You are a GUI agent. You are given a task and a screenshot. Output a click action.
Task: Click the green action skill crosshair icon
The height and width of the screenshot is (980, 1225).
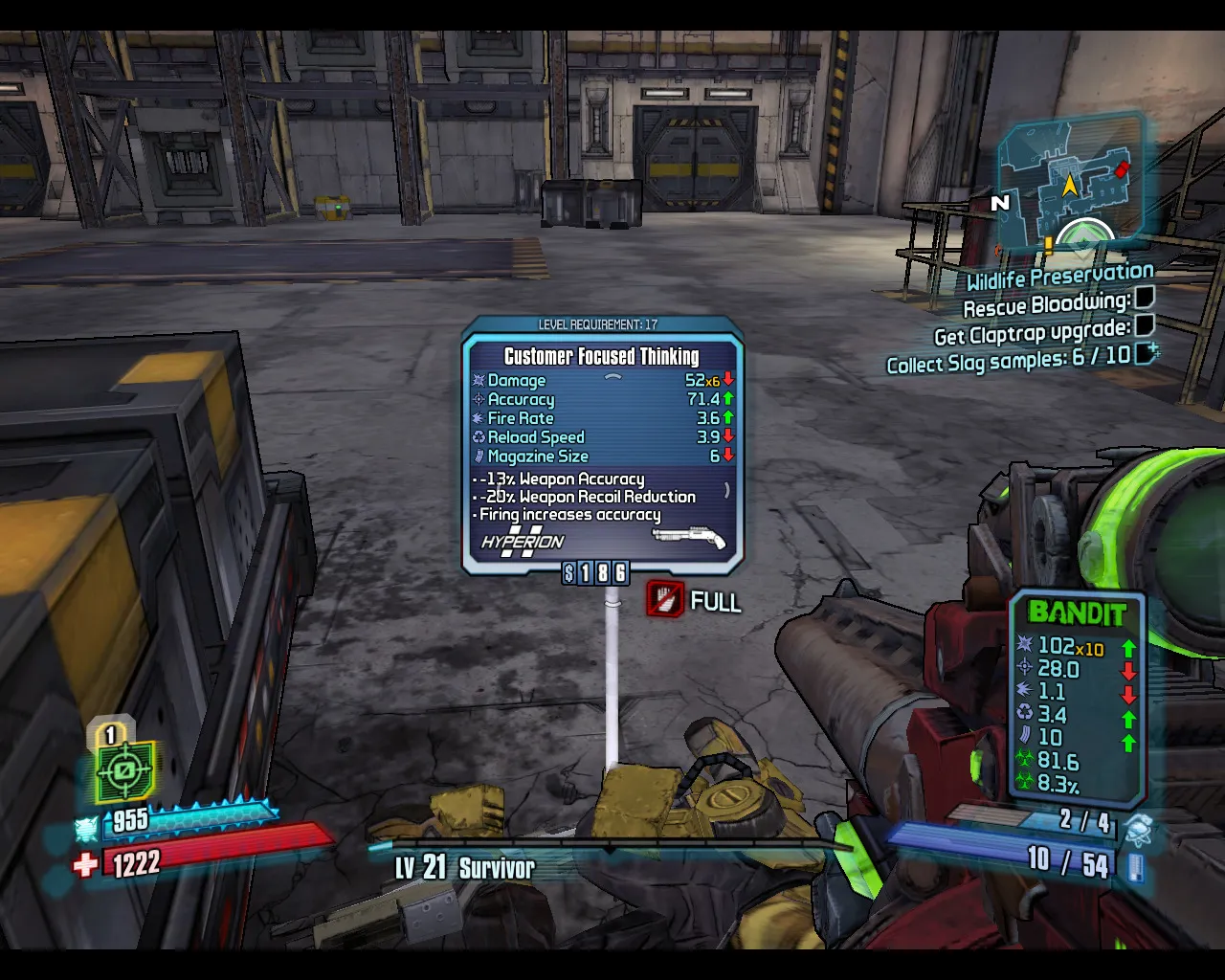124,771
